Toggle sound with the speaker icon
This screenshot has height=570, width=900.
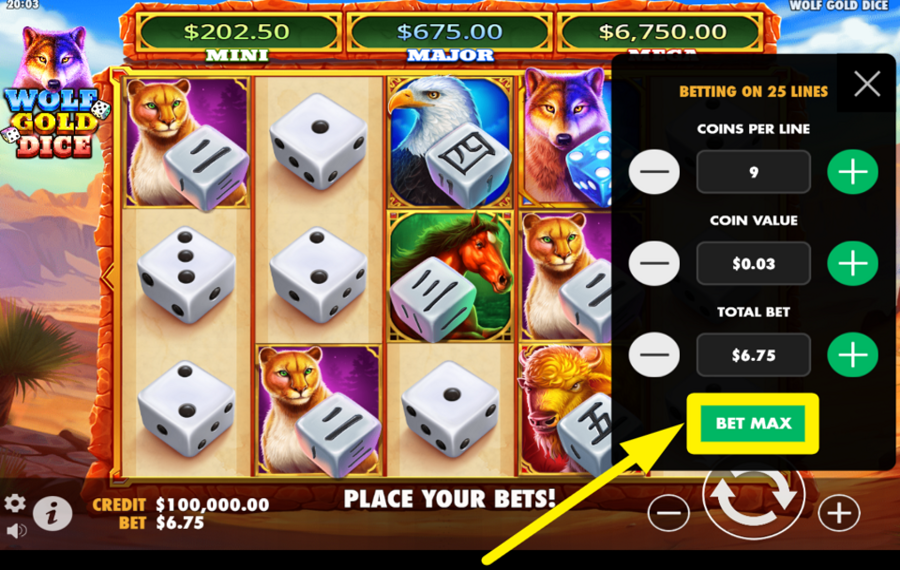coord(15,530)
